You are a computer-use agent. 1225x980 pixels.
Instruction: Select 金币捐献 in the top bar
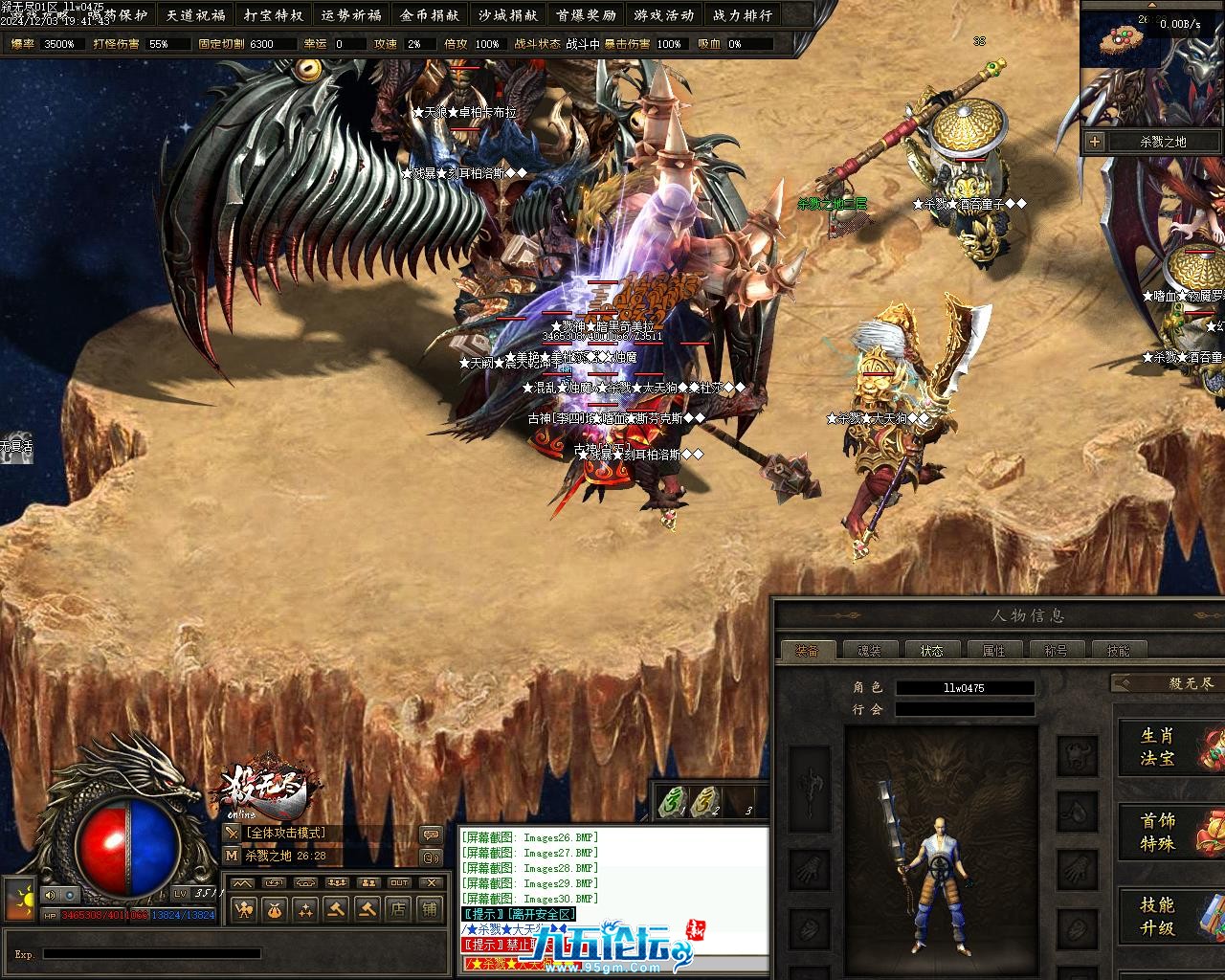point(430,15)
